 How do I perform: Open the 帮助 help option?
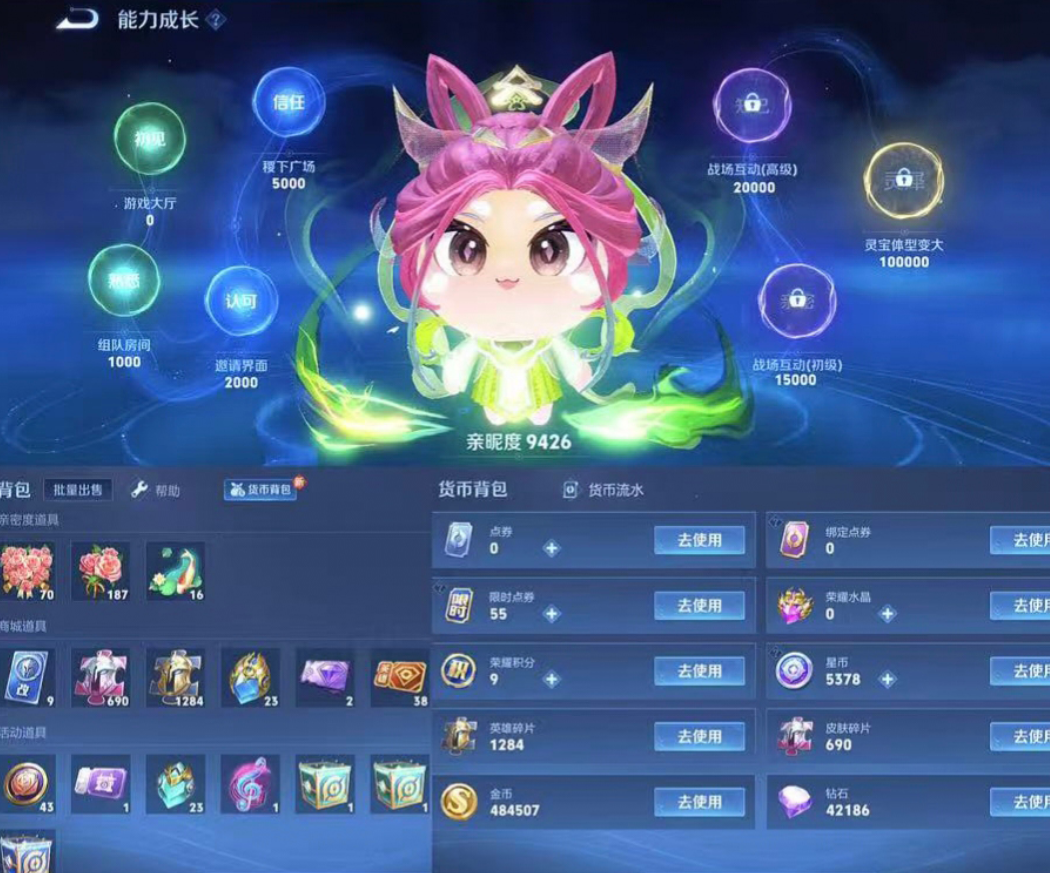(156, 490)
